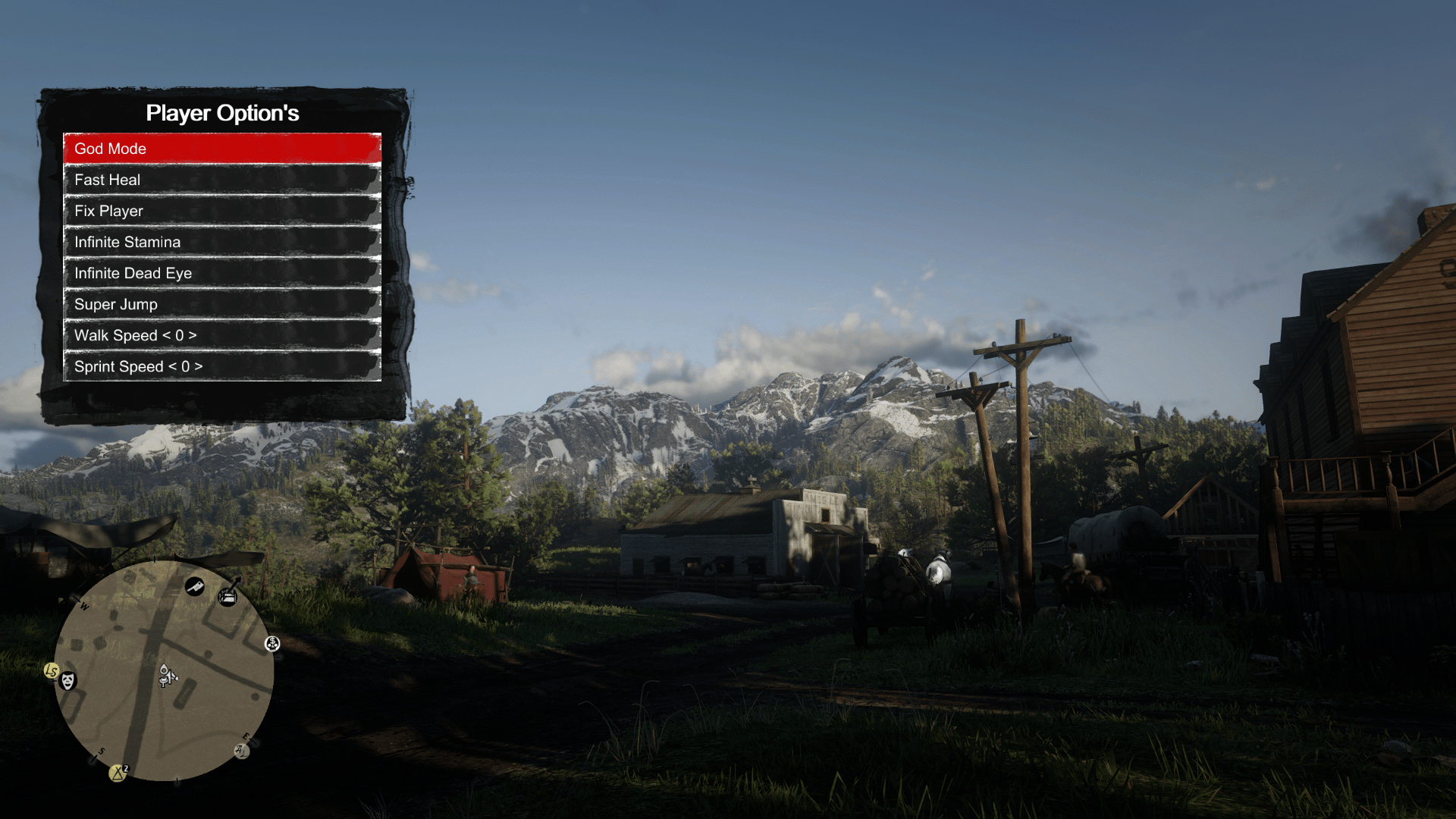Image resolution: width=1456 pixels, height=819 pixels.
Task: Click the hotel bed icon on minimap
Action: [x=228, y=596]
